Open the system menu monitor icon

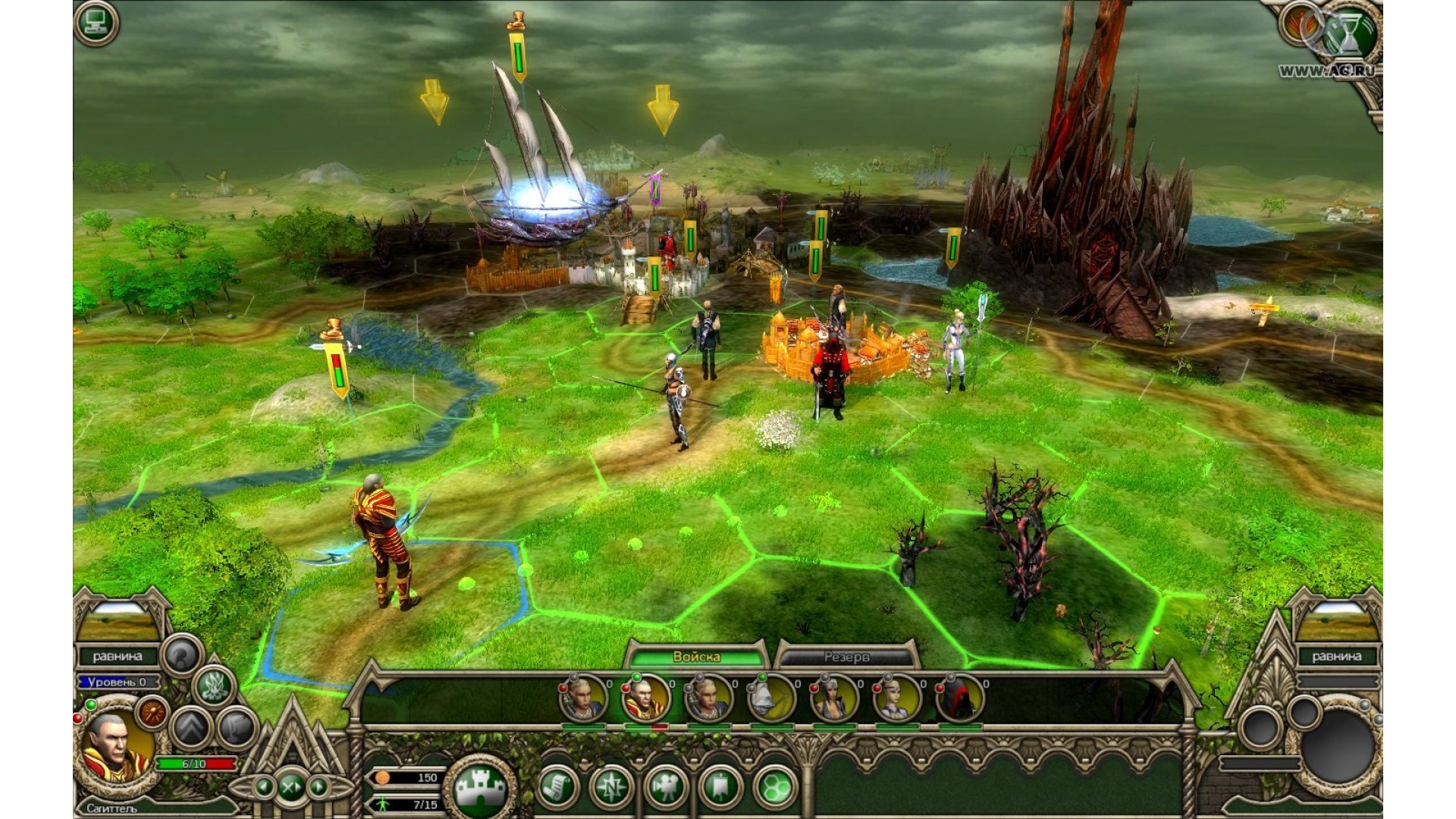96,24
